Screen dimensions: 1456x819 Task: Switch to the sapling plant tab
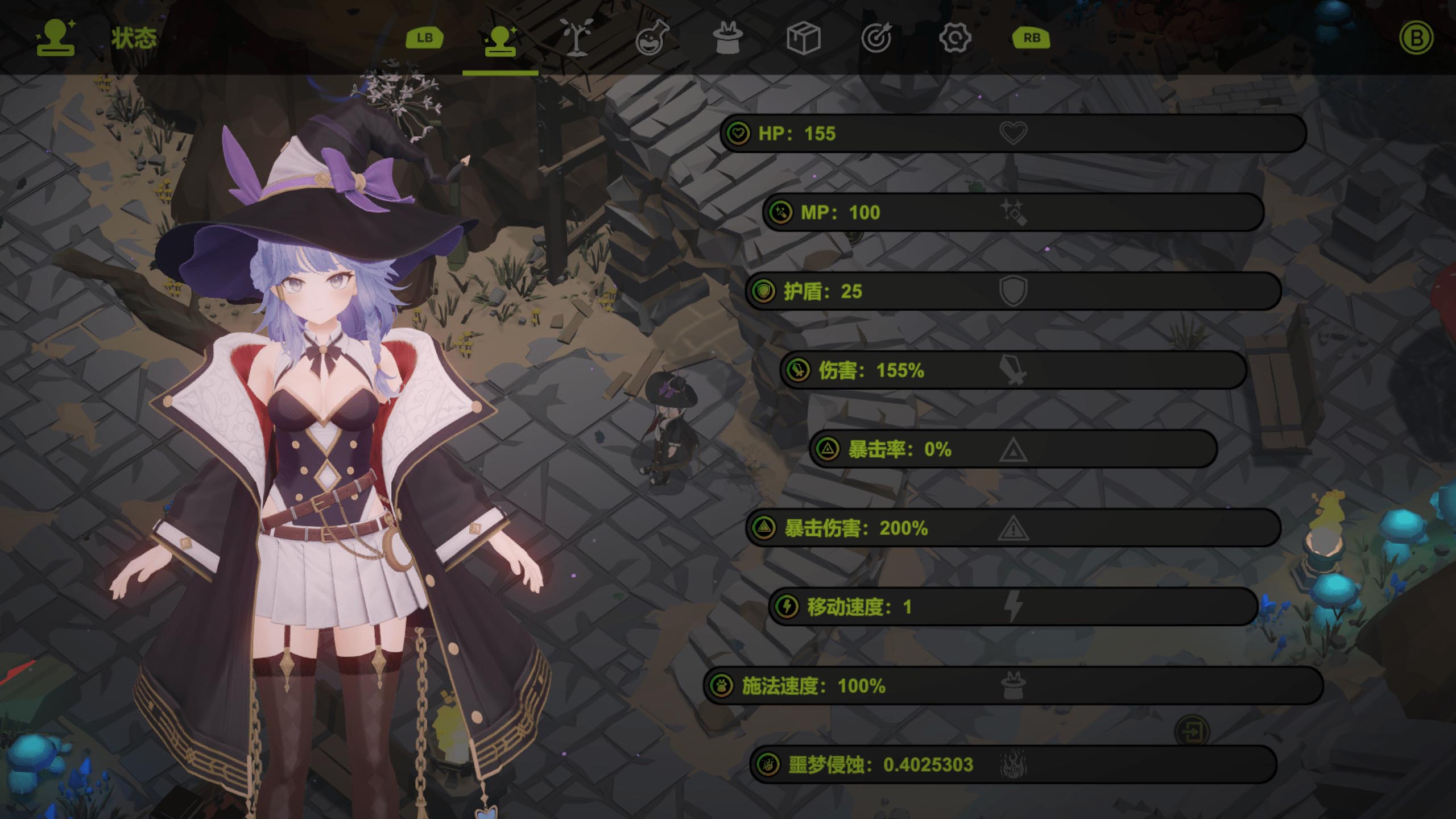pos(576,38)
